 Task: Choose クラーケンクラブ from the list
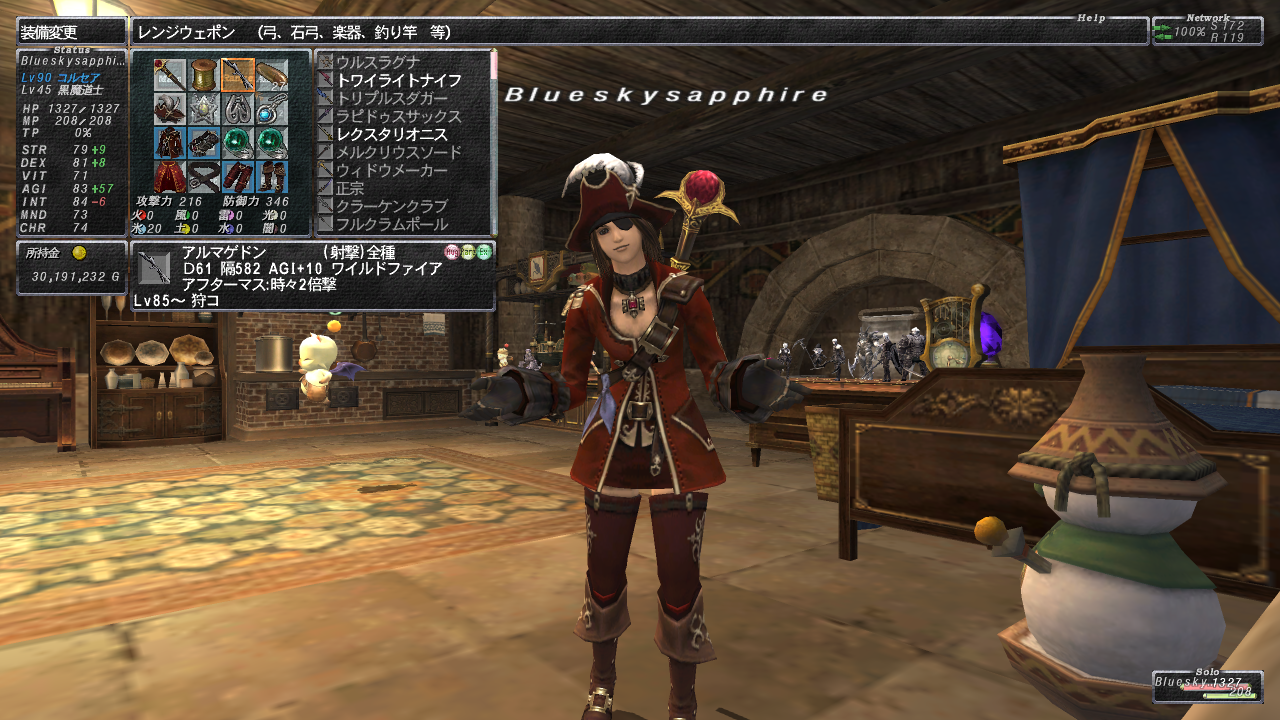pos(391,207)
